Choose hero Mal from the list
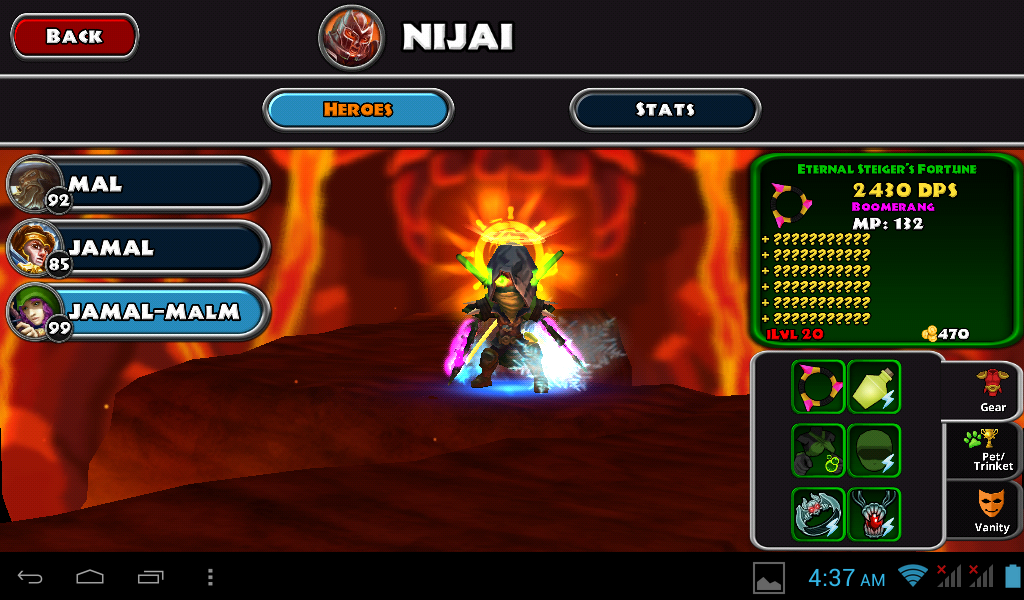This screenshot has height=600, width=1024. [x=140, y=185]
